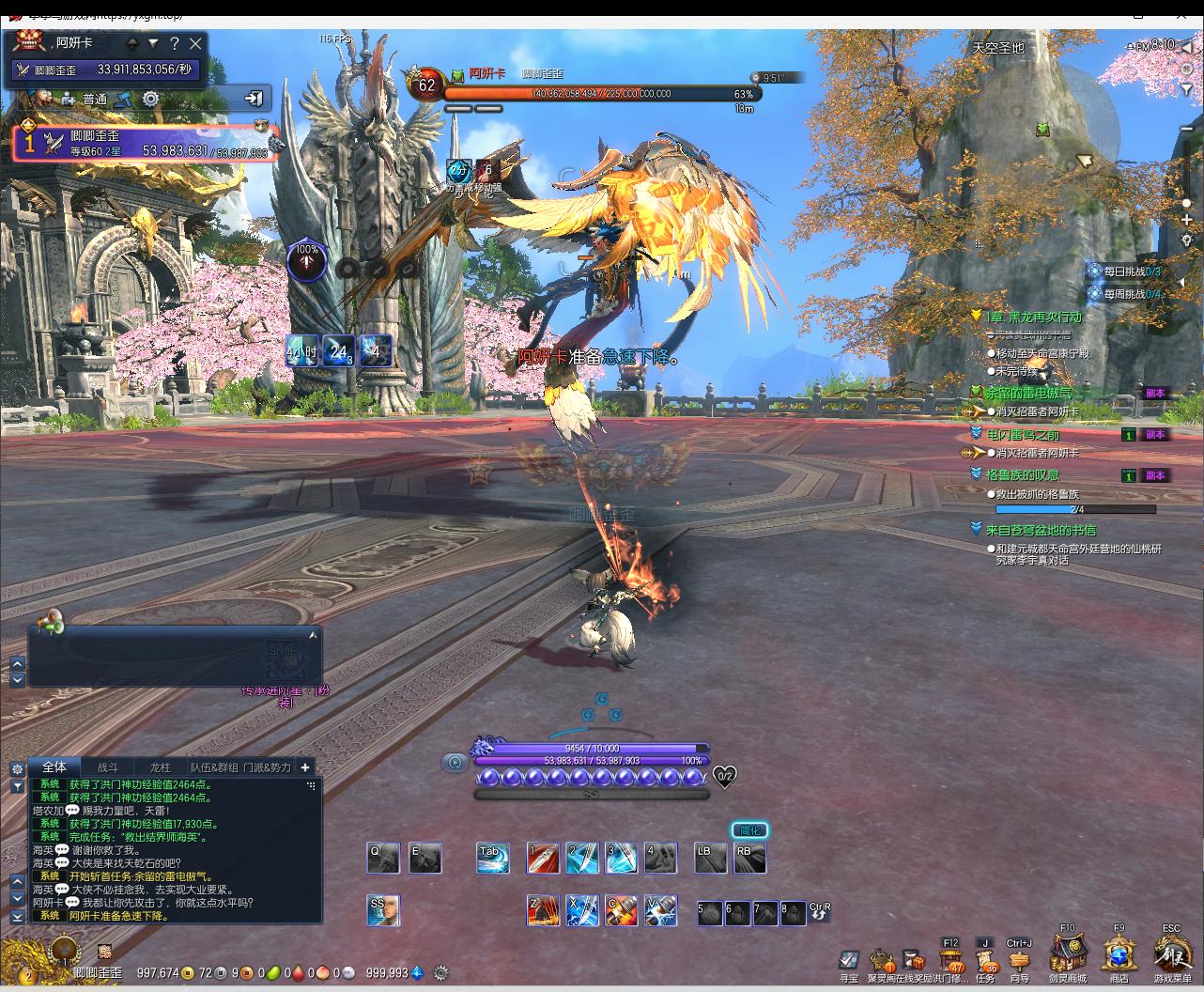Open the chat settings gear icon
This screenshot has width=1204, height=992.
tap(17, 768)
